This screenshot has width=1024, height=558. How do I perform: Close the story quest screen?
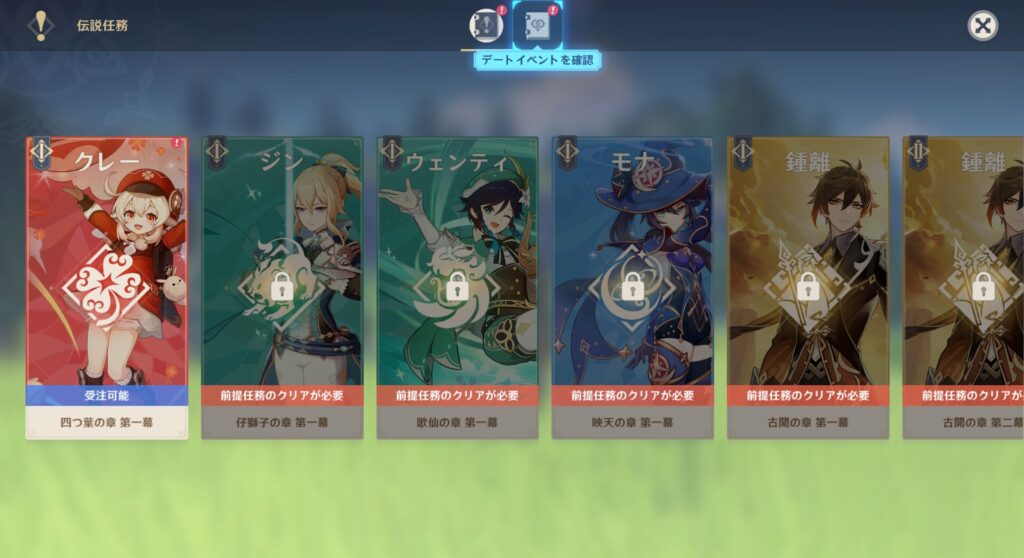point(983,26)
